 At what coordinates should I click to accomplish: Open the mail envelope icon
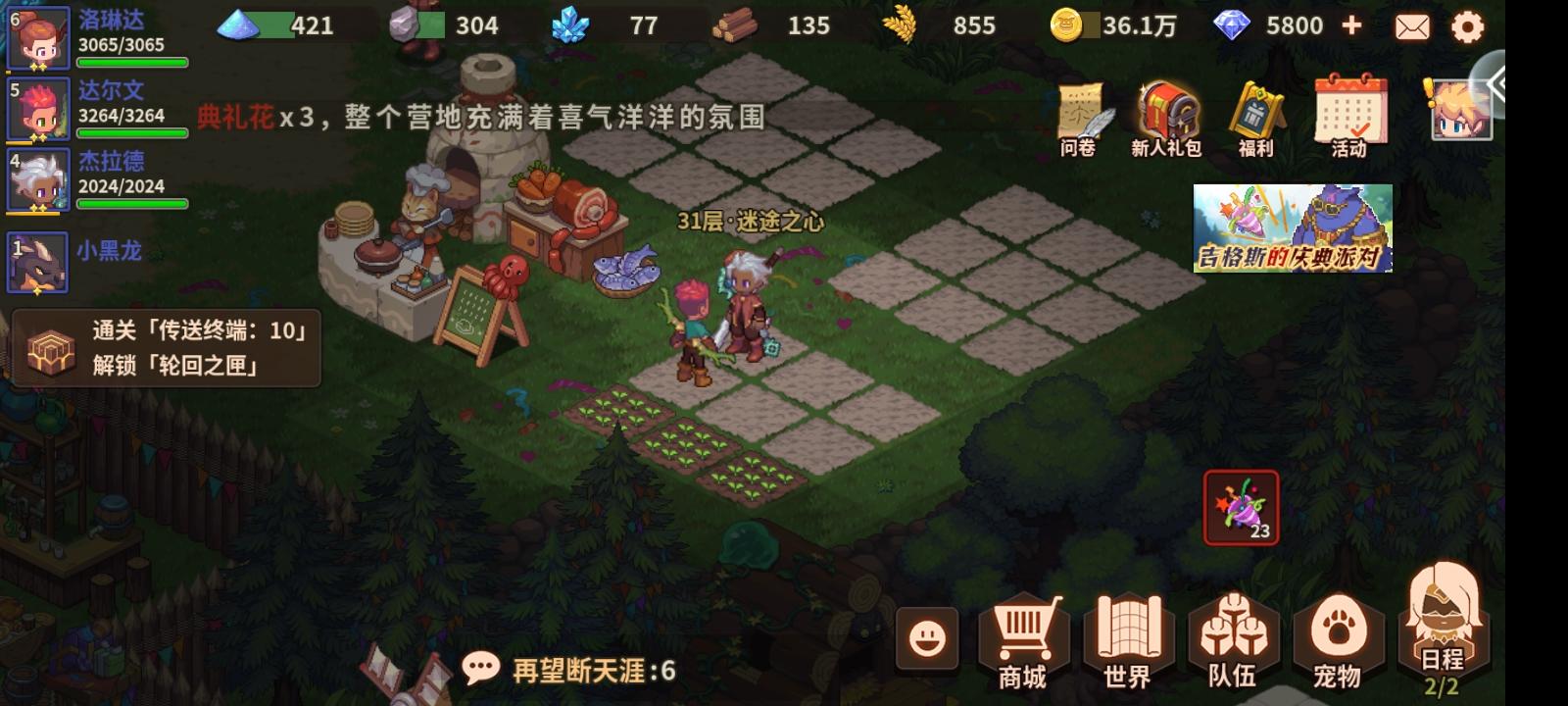pyautogui.click(x=1411, y=27)
